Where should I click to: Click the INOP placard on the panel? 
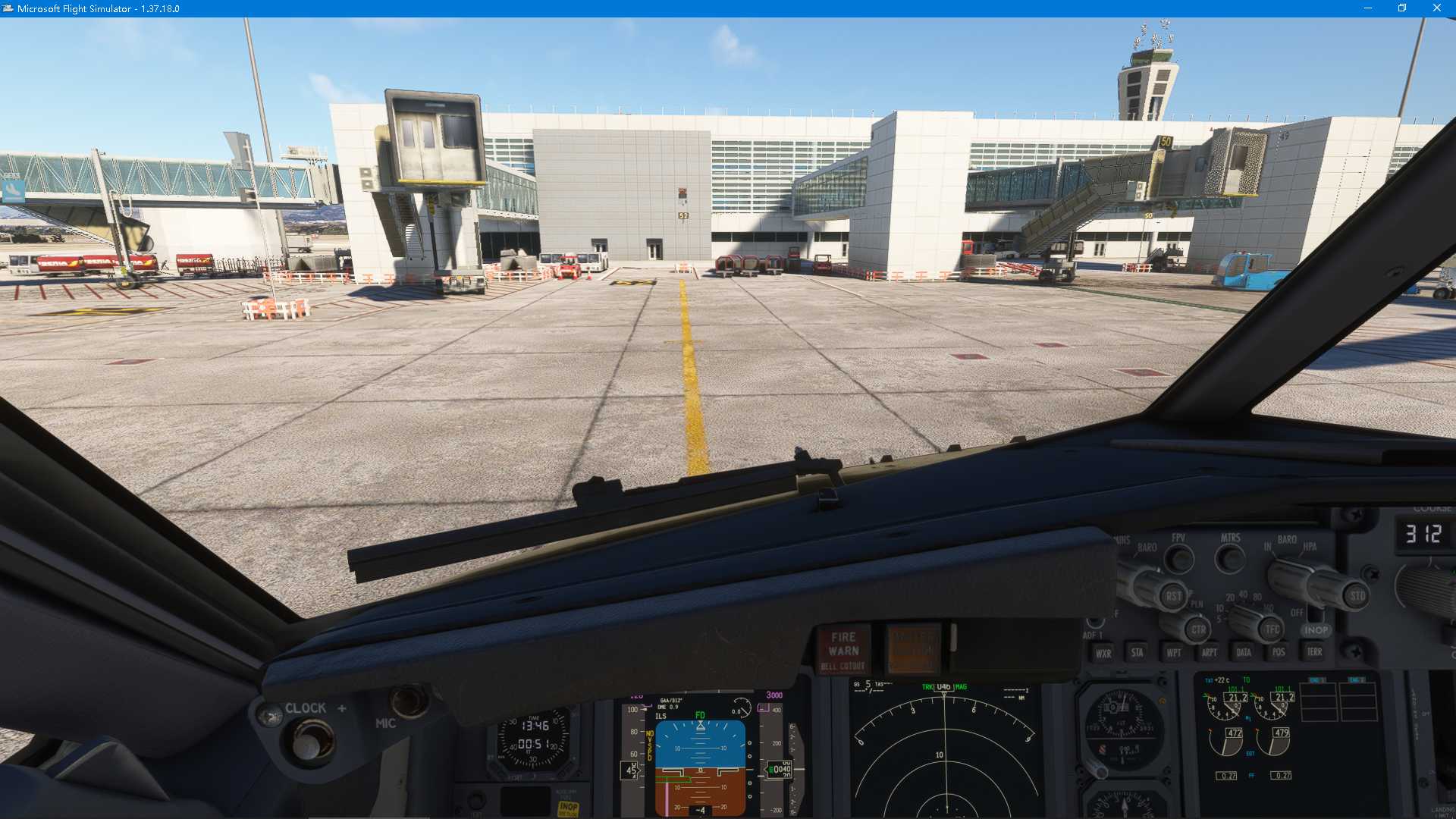pos(569,807)
